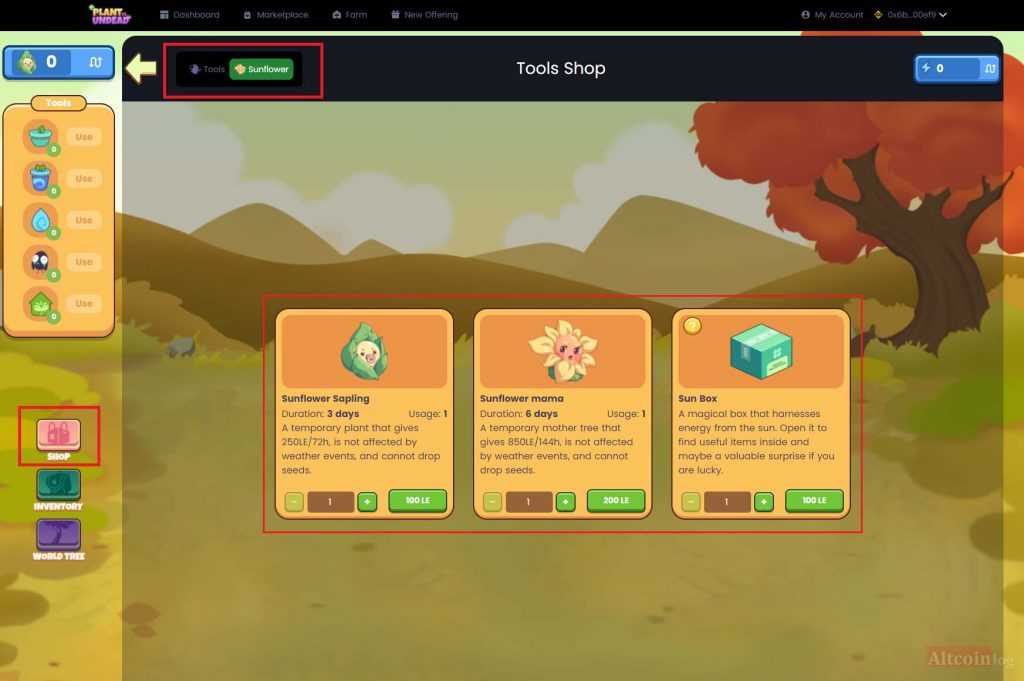Increase Sunflower Sapling quantity
Image resolution: width=1024 pixels, height=681 pixels.
[x=367, y=501]
